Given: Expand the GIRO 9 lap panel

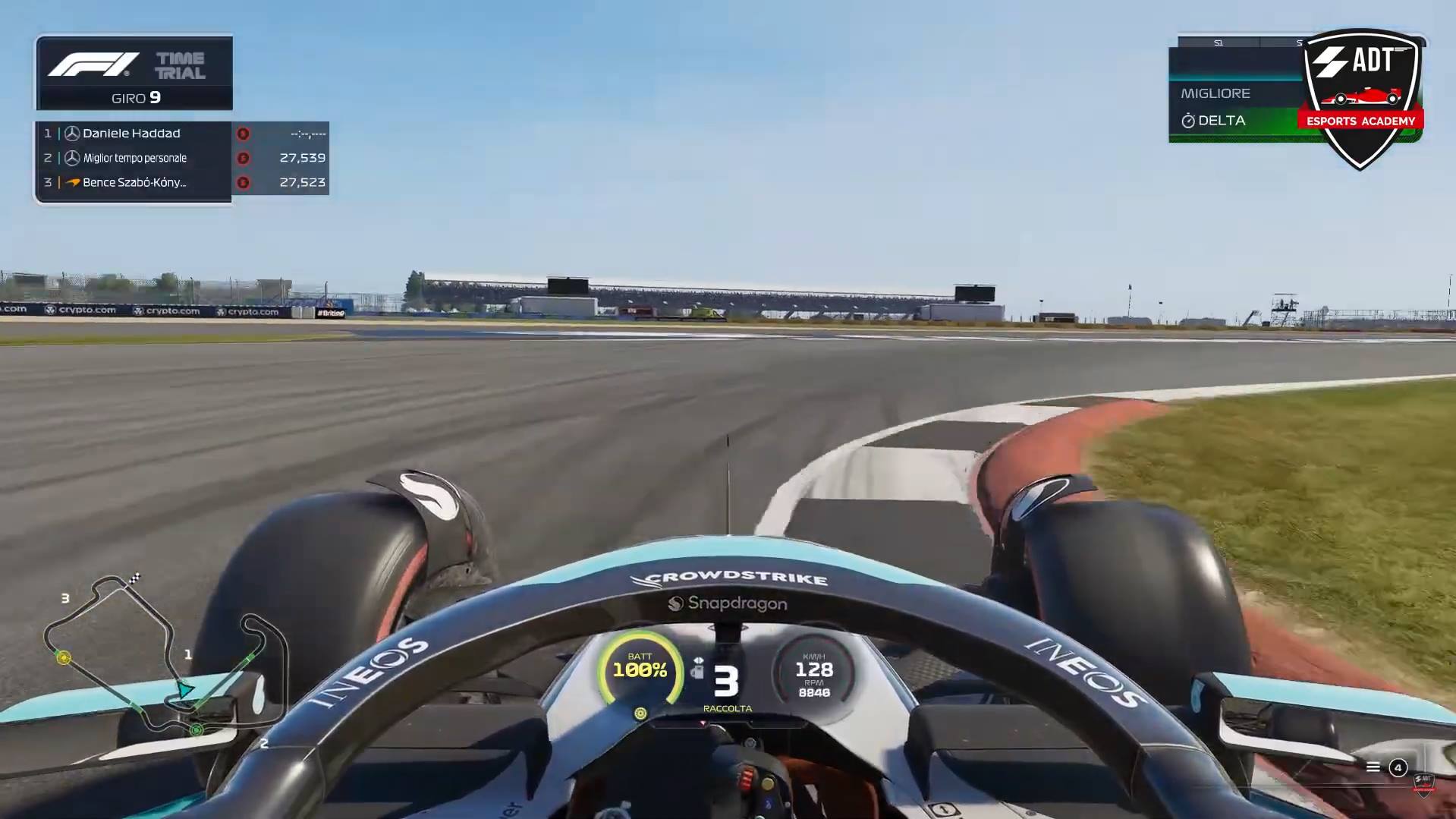Looking at the screenshot, I should (134, 98).
